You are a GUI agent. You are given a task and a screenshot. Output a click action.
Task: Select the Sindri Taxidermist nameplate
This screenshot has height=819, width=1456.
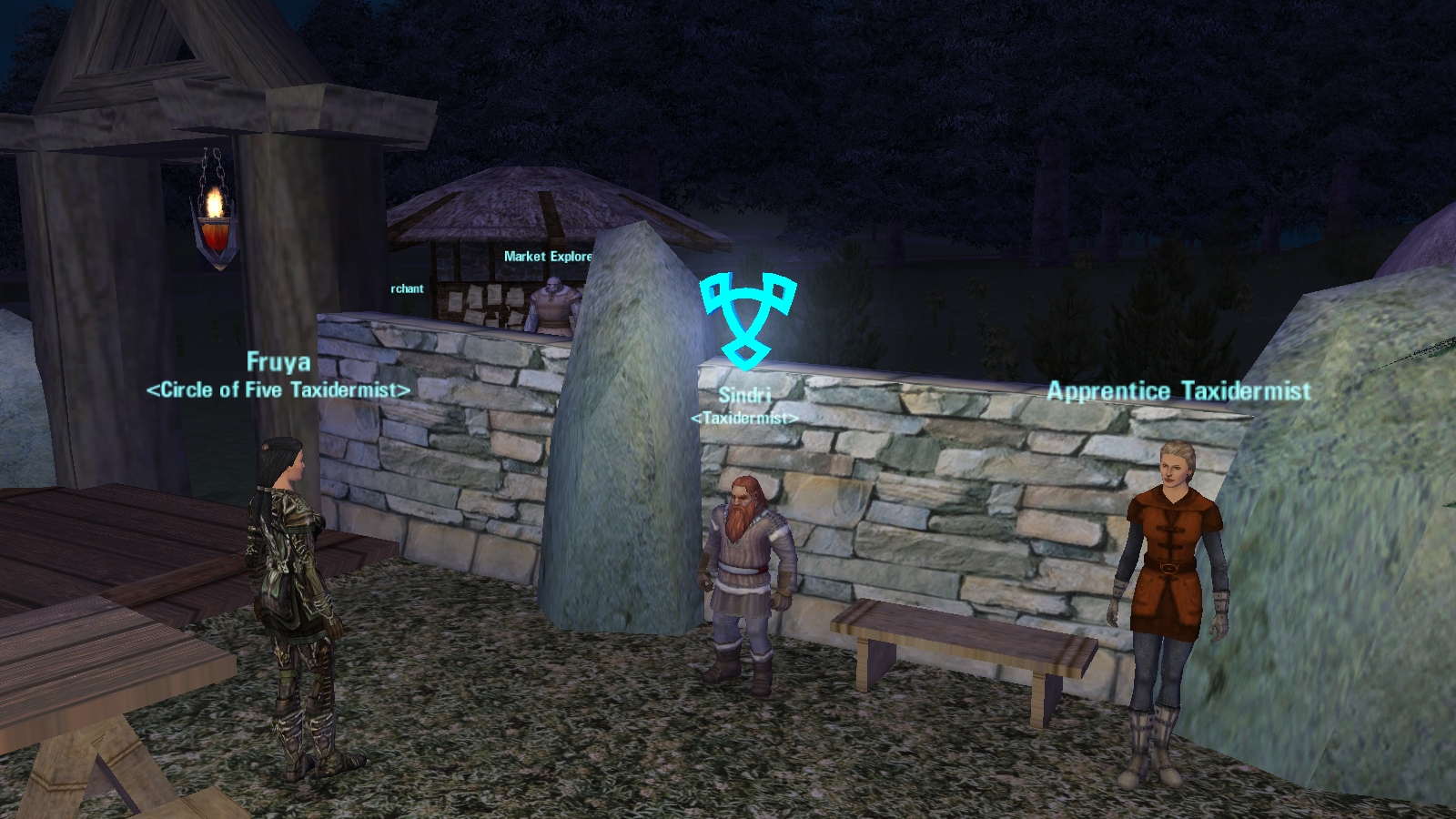point(744,405)
